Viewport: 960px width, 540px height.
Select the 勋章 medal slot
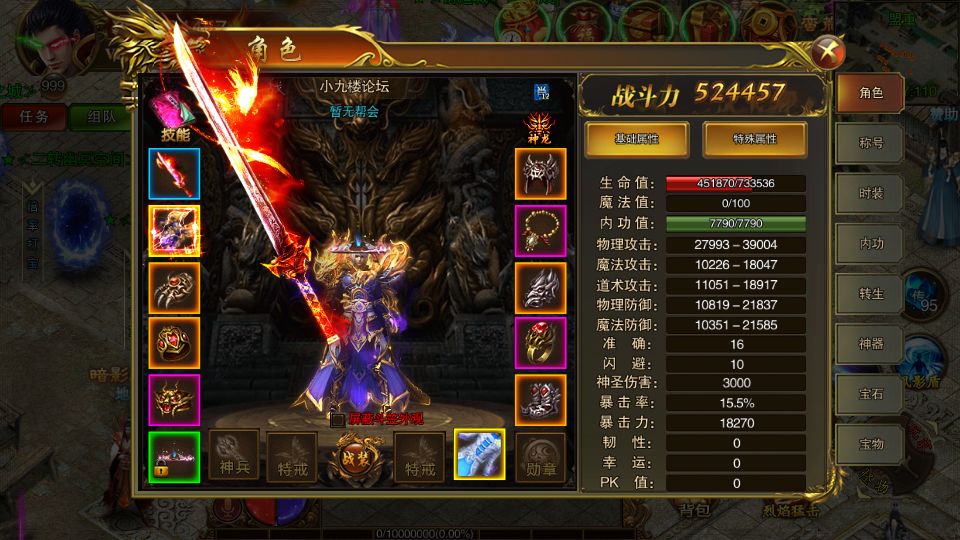click(541, 455)
